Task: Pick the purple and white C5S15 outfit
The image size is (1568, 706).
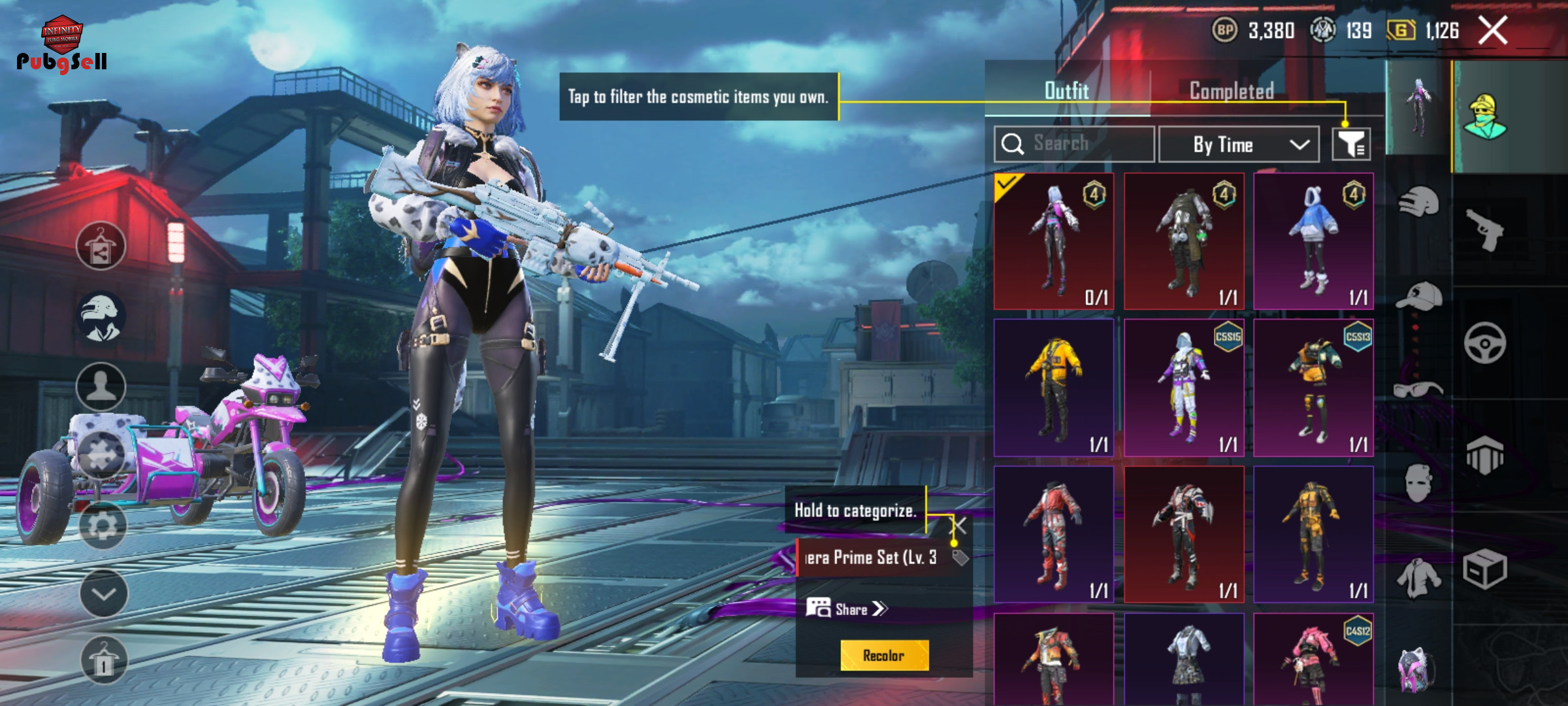Action: (x=1183, y=388)
